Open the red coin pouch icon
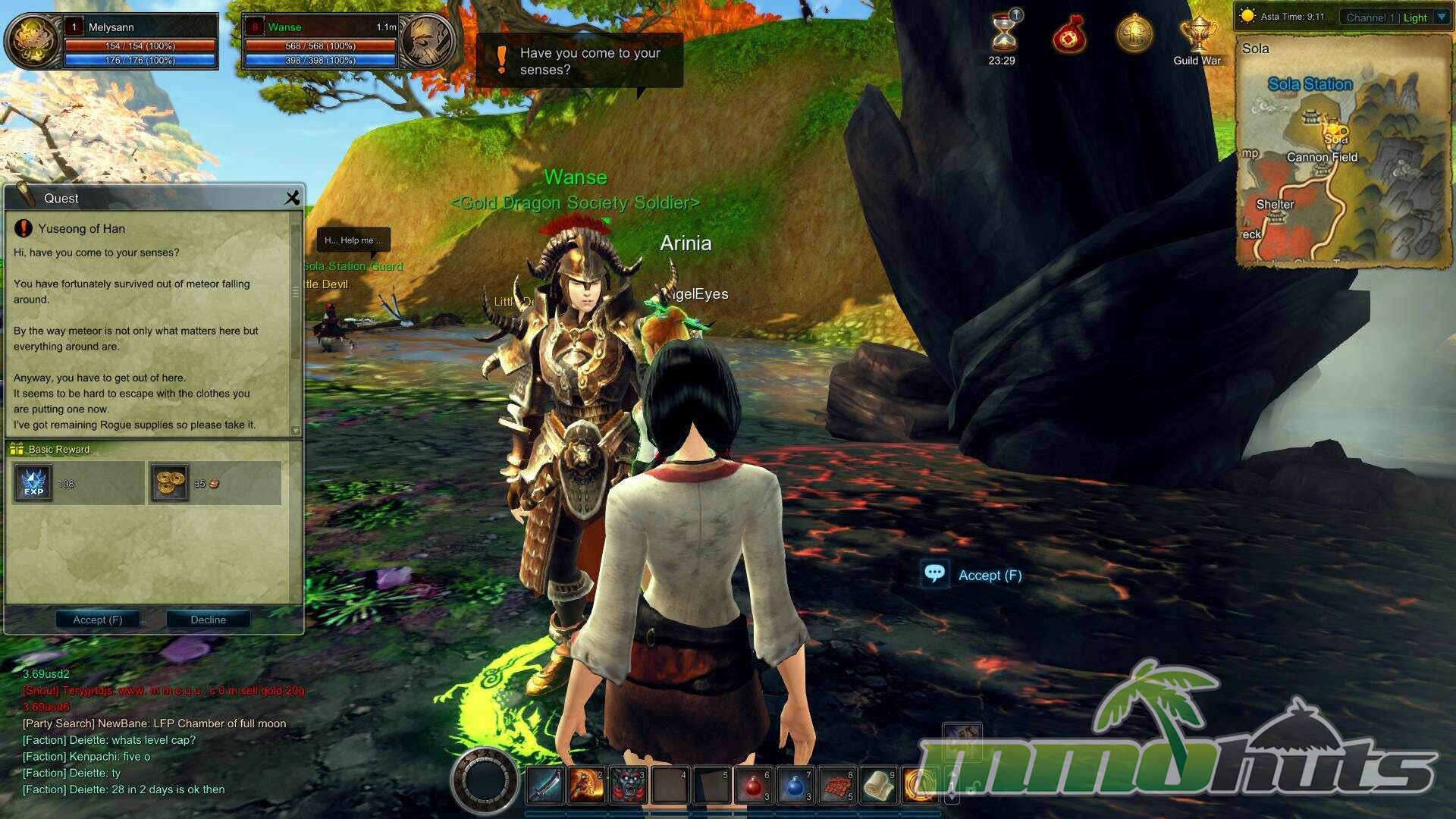The width and height of the screenshot is (1456, 819). click(1068, 35)
